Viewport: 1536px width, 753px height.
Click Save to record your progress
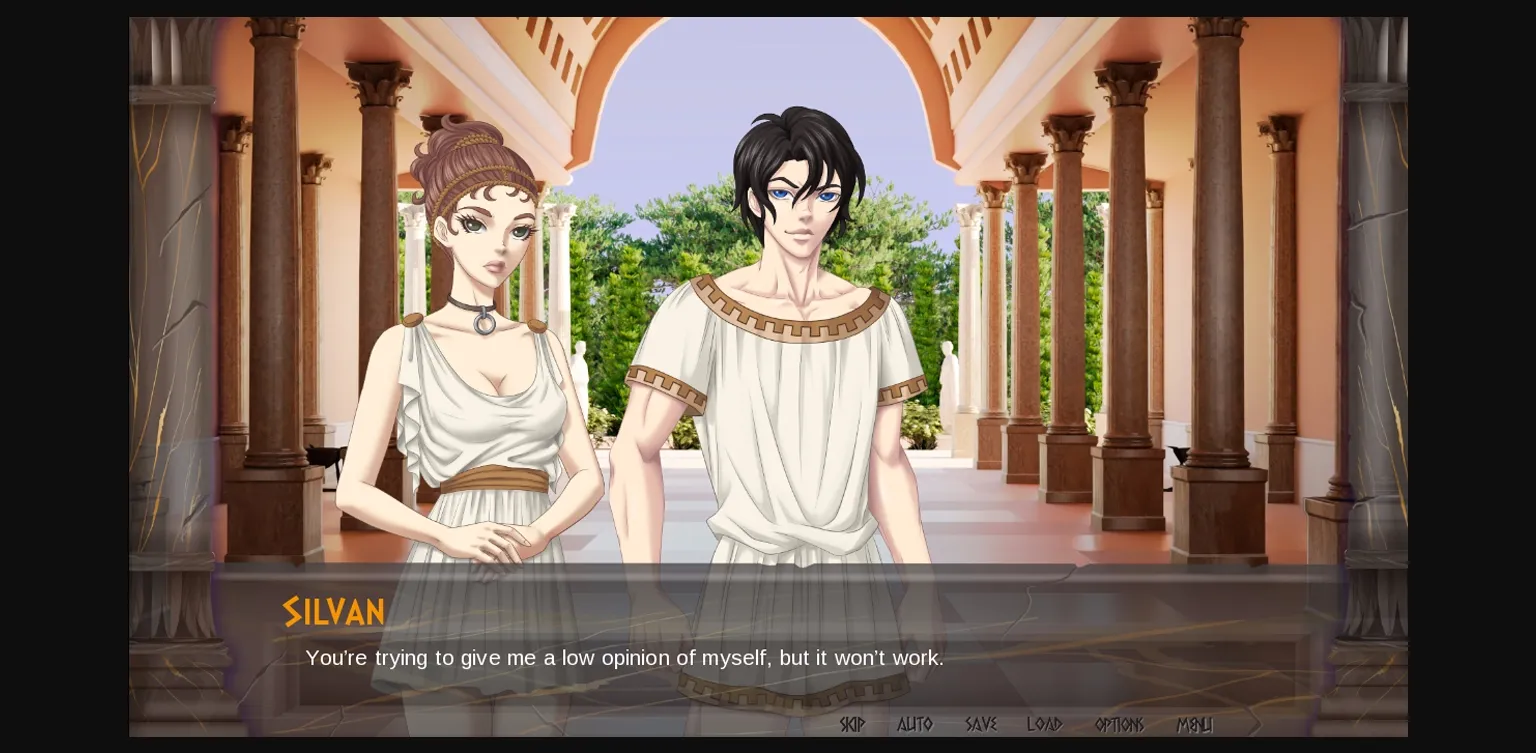(x=980, y=724)
